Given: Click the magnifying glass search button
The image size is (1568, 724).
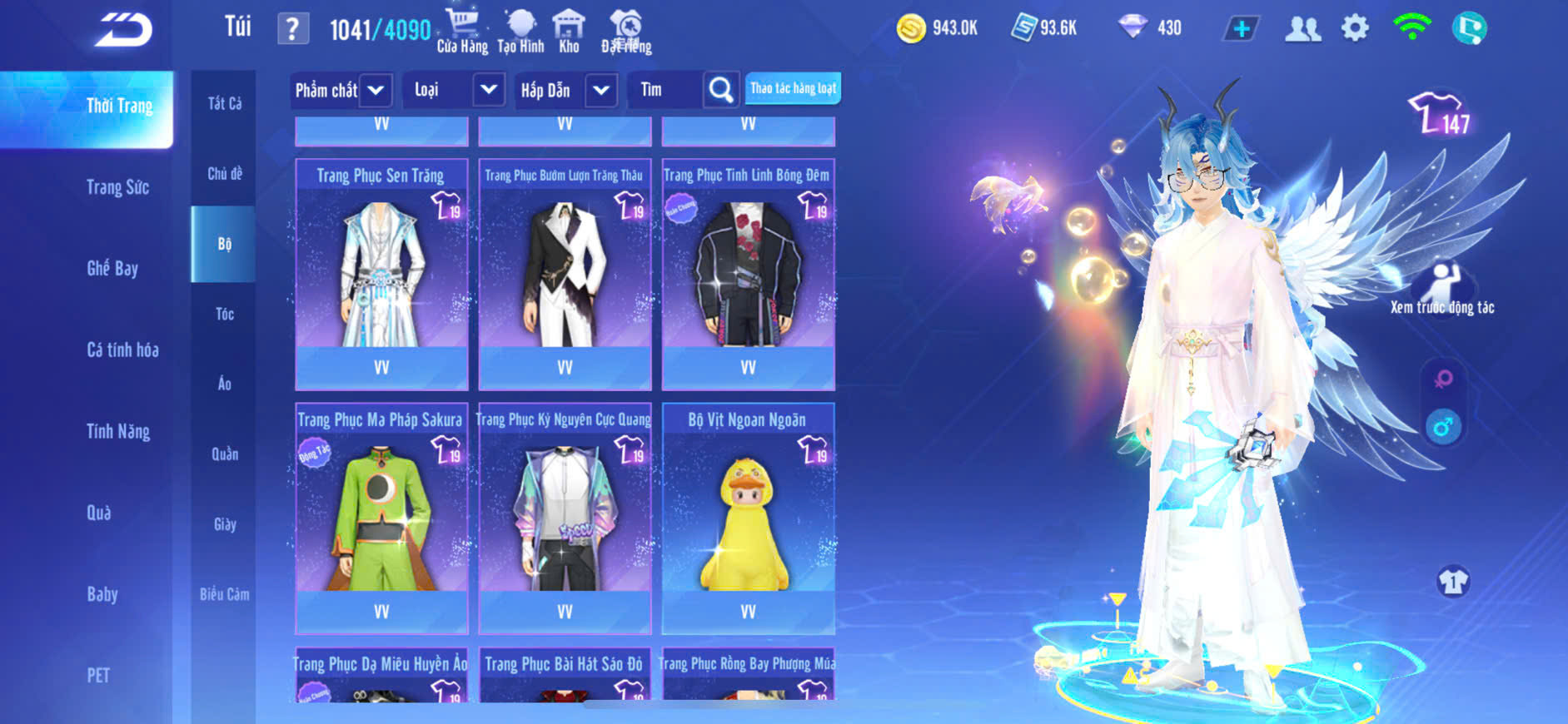Looking at the screenshot, I should point(720,90).
